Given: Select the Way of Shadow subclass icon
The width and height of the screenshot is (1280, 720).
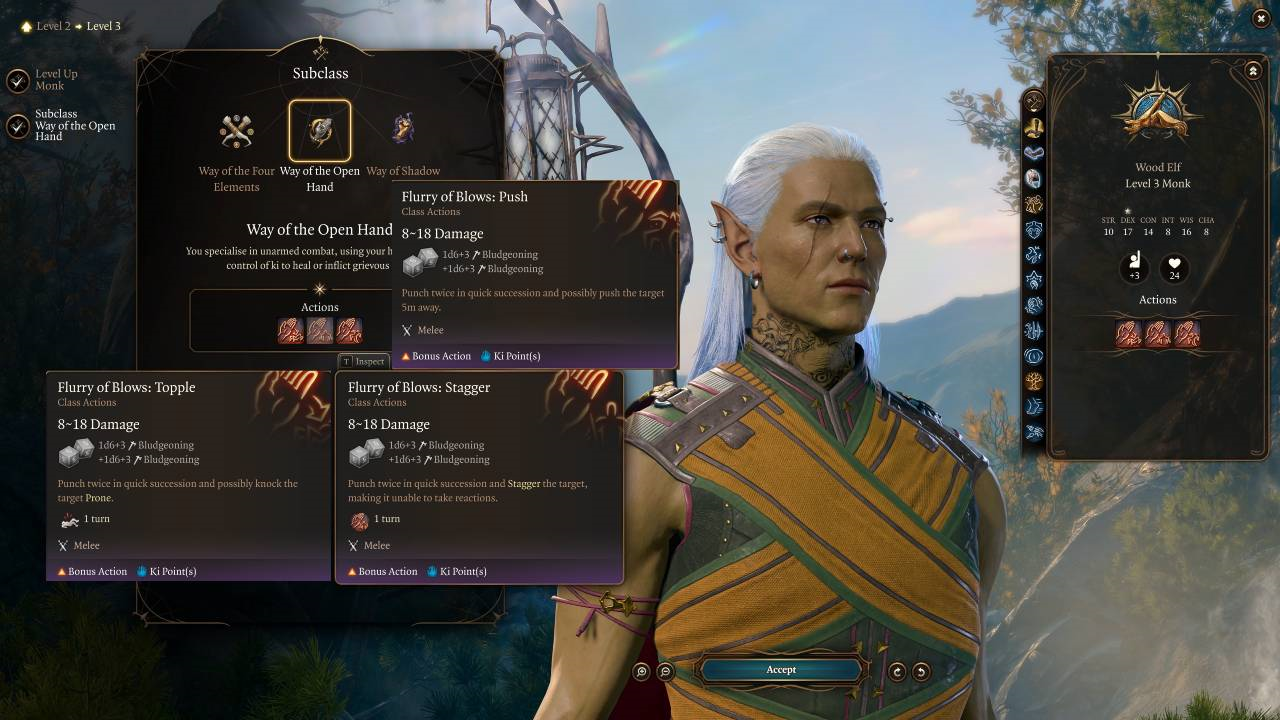Looking at the screenshot, I should point(404,131).
